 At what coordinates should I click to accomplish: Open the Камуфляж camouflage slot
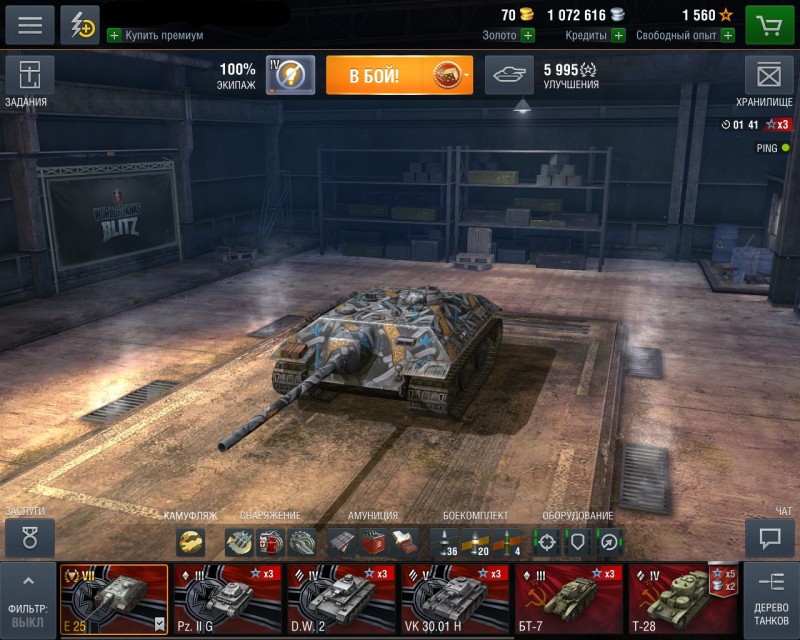pyautogui.click(x=190, y=542)
